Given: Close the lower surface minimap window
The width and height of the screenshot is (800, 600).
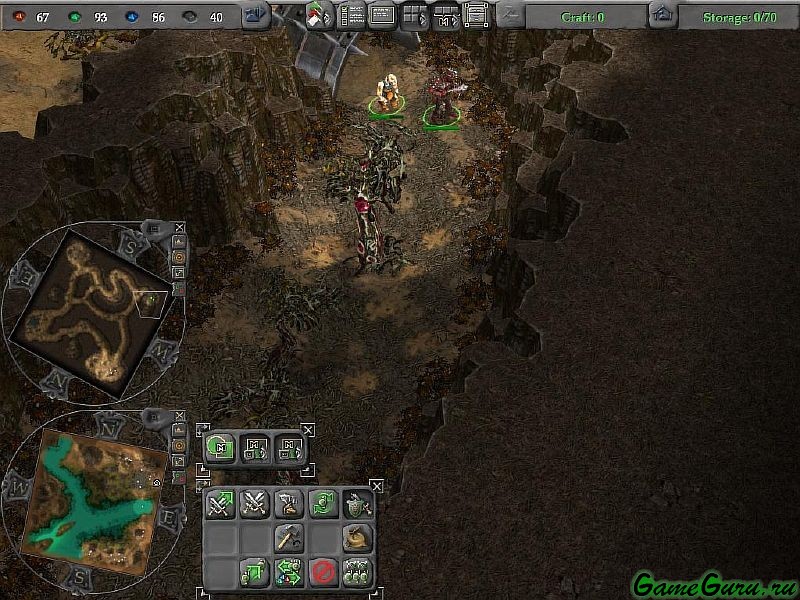Looking at the screenshot, I should tap(179, 415).
